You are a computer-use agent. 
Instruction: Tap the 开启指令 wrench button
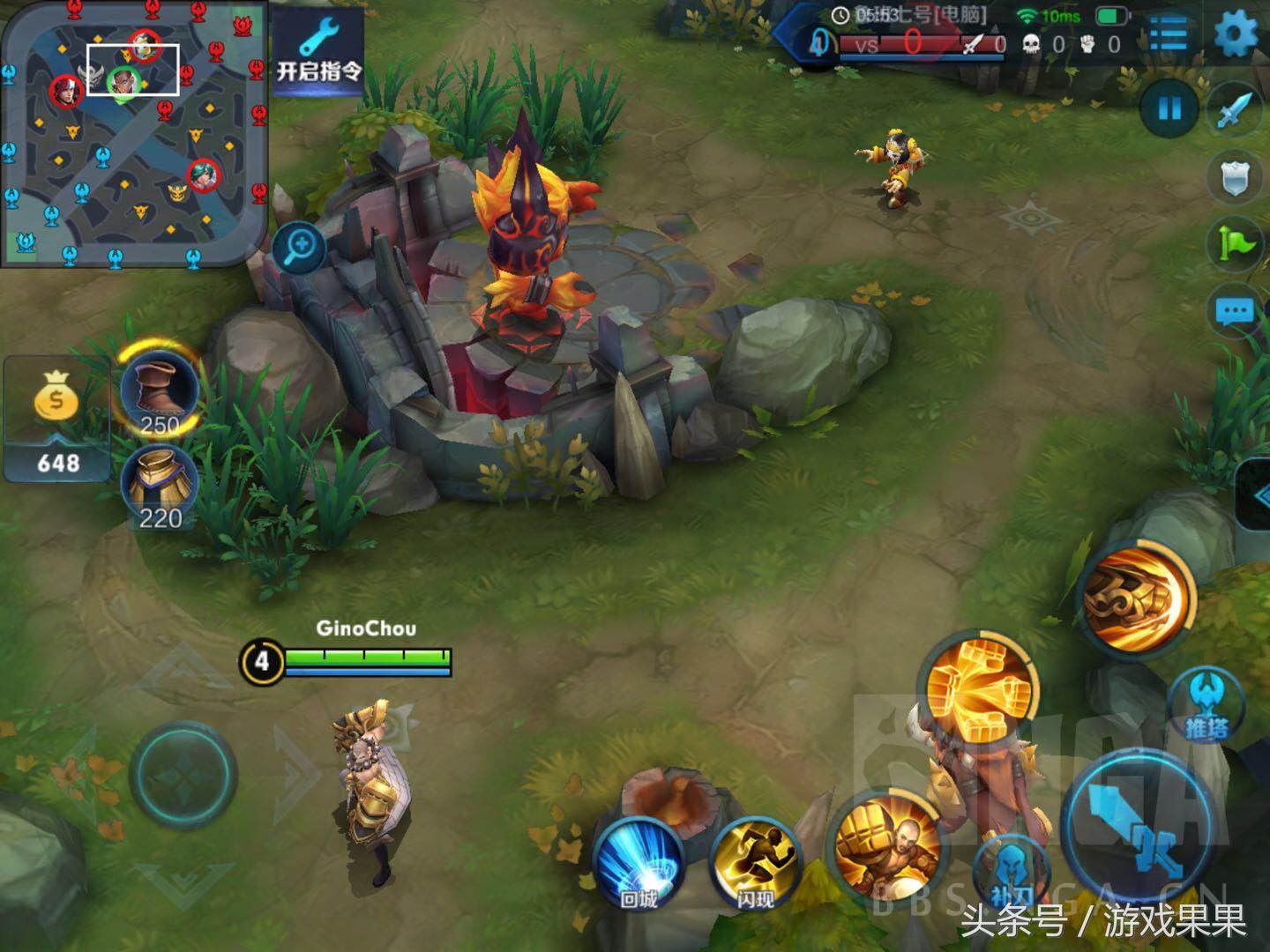(x=318, y=53)
